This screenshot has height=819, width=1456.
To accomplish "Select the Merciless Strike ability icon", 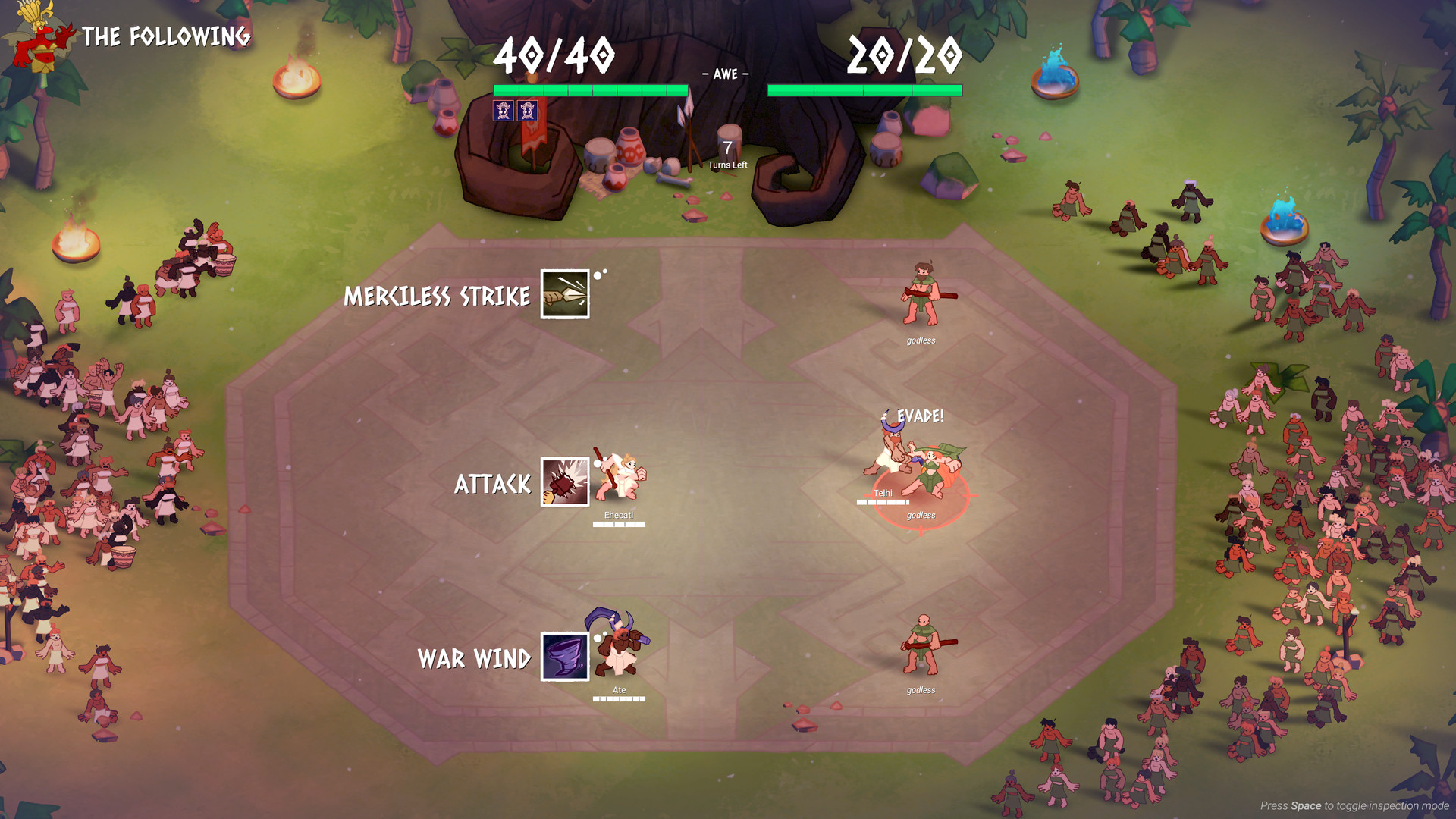I will click(x=564, y=294).
